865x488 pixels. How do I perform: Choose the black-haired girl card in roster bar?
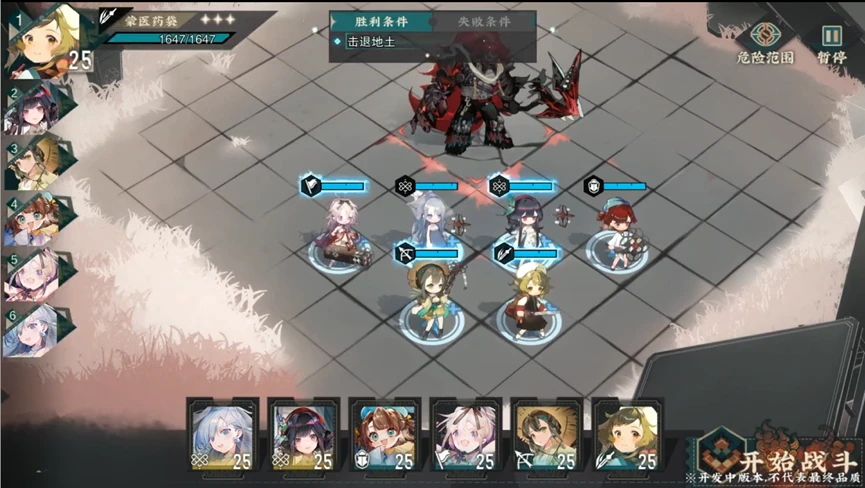(304, 434)
